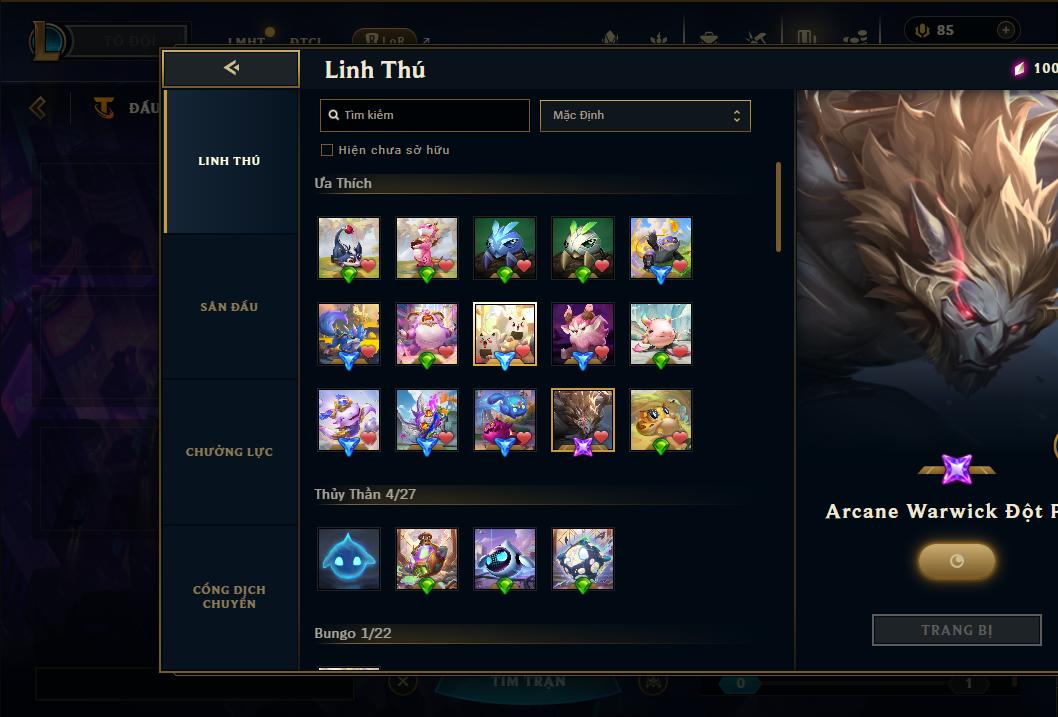Open the Linh Thú tab
This screenshot has width=1058, height=717.
(229, 161)
